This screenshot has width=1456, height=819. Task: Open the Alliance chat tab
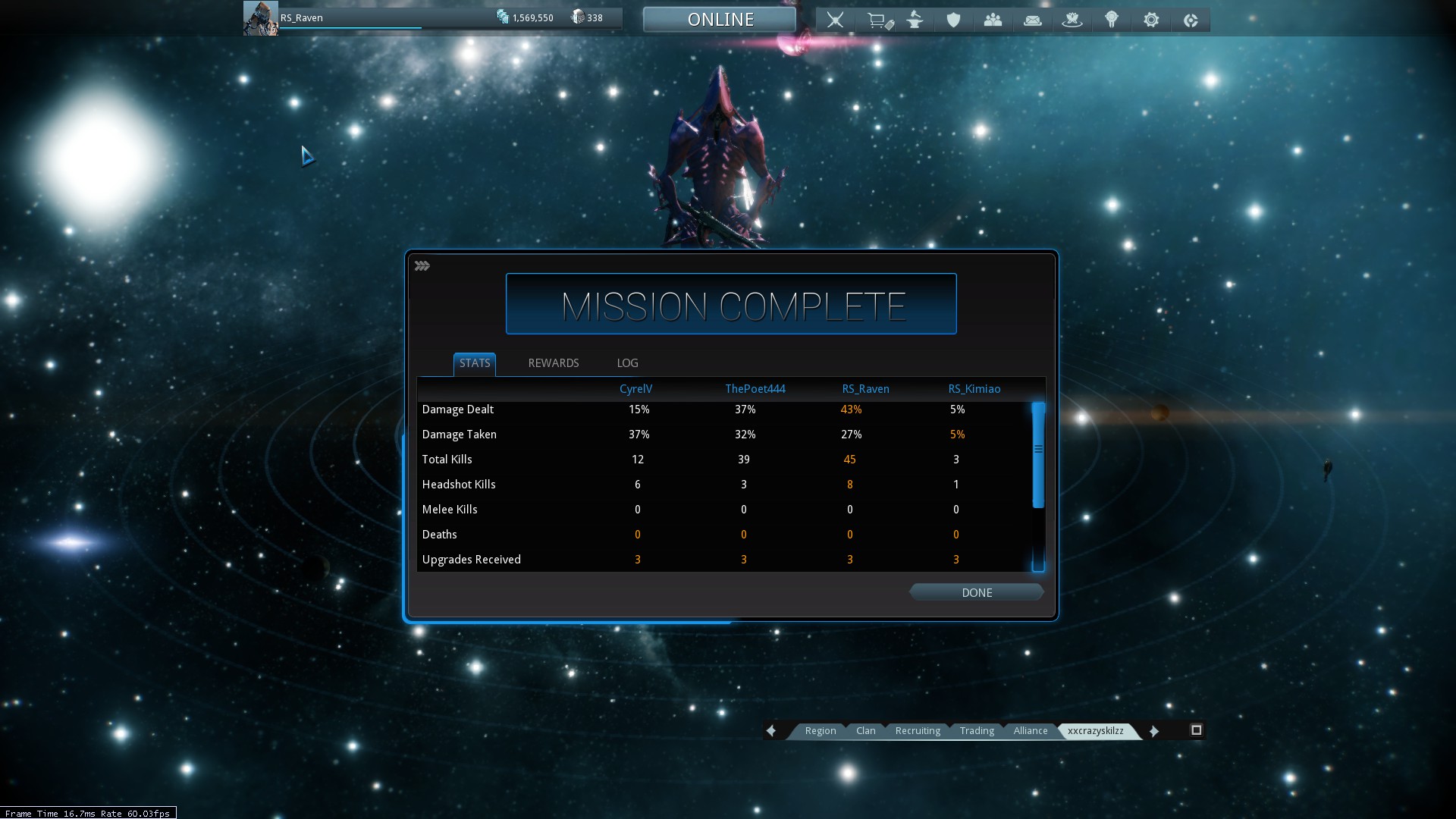pos(1030,731)
